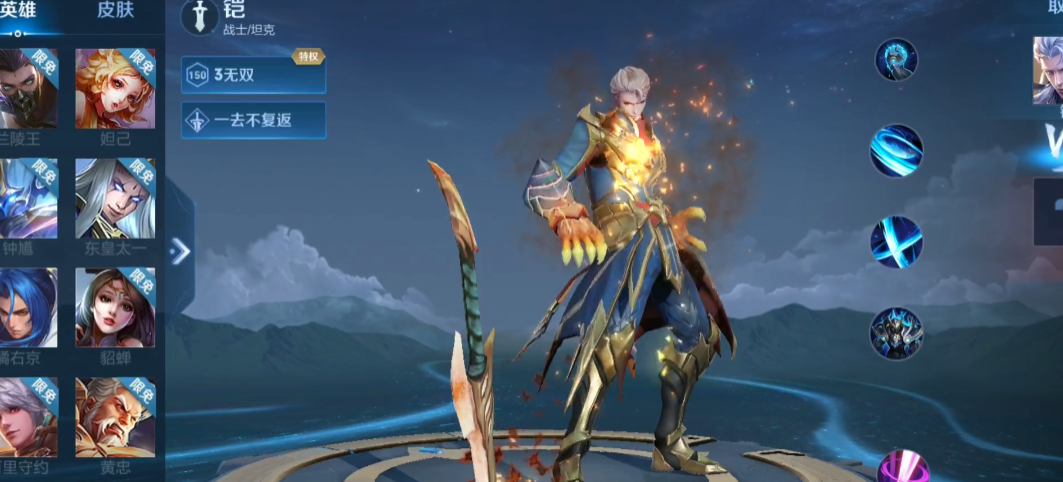Collapse the hero list with the arrow
The width and height of the screenshot is (1063, 482).
click(180, 251)
